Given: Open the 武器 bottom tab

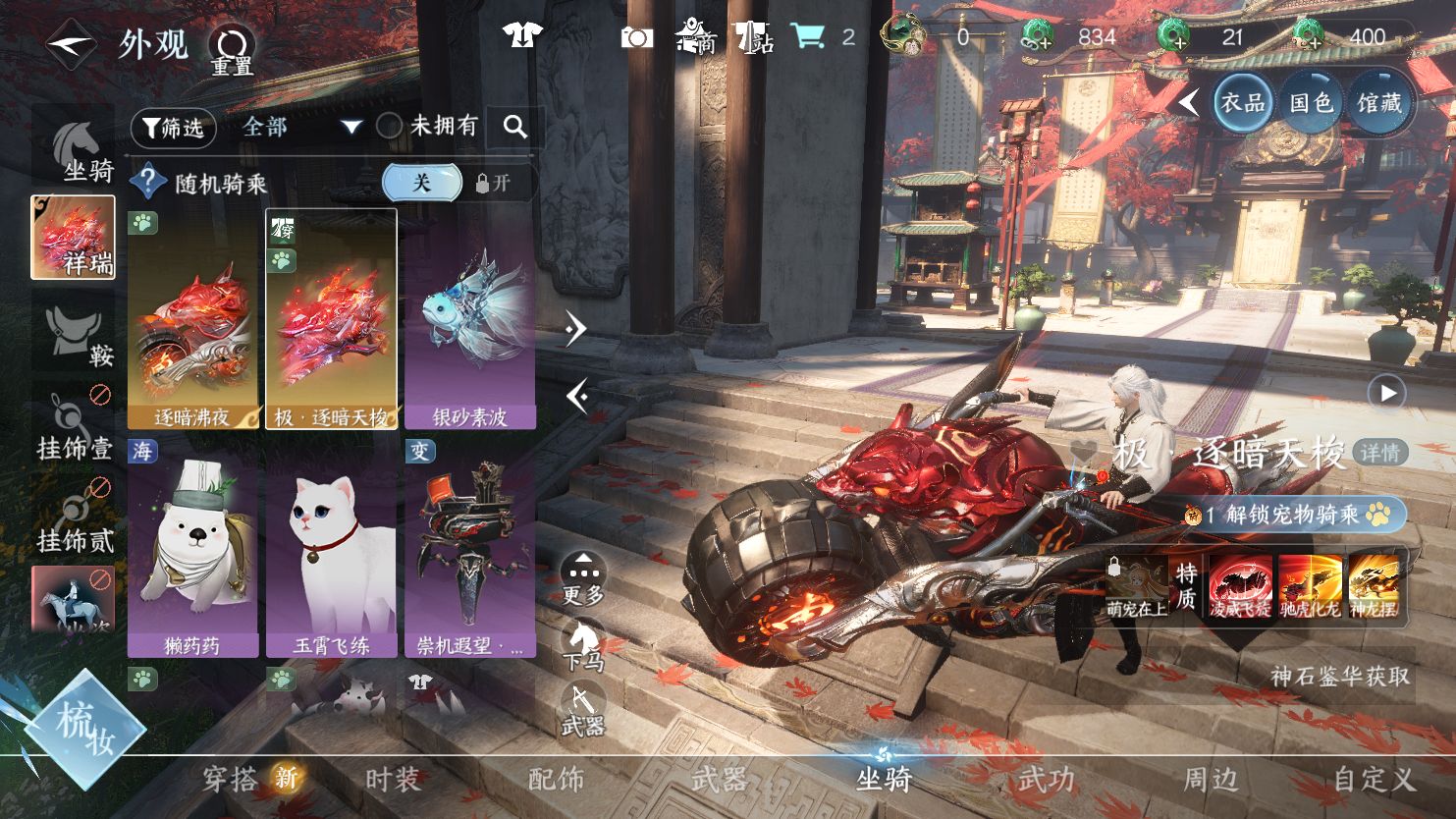Looking at the screenshot, I should pyautogui.click(x=719, y=780).
